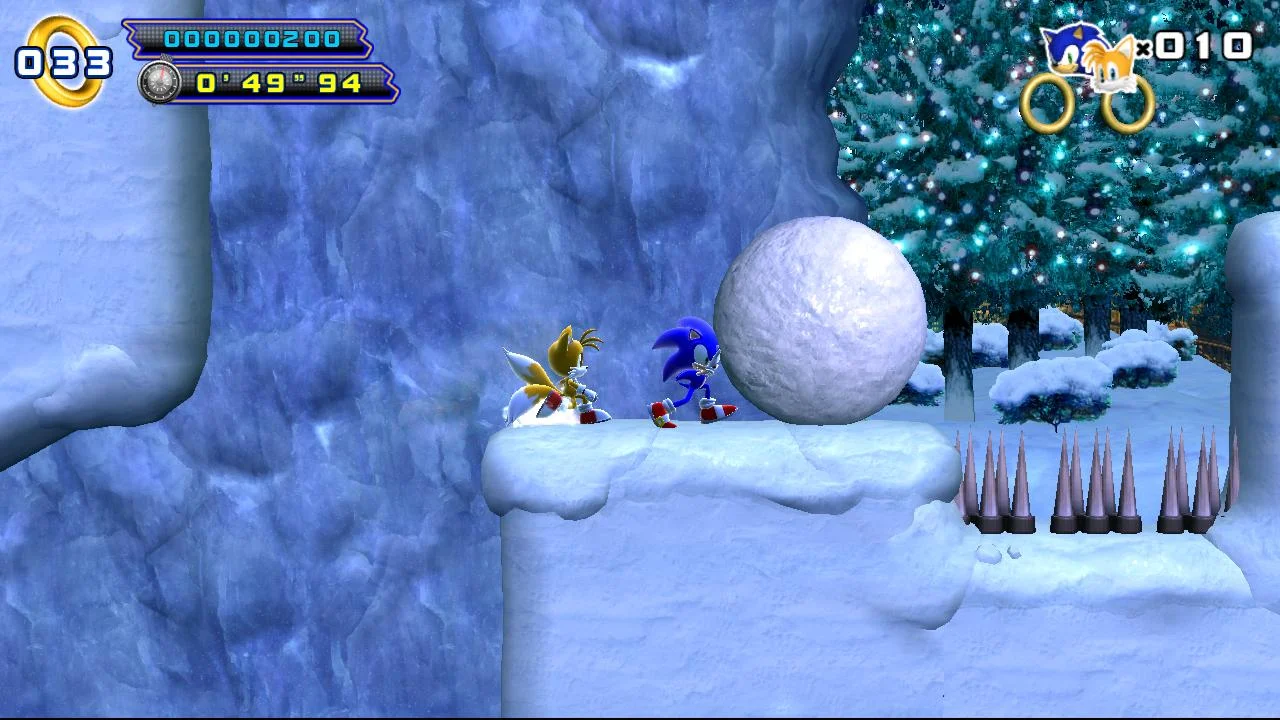This screenshot has height=720, width=1280.
Task: Select the compass face inside the stopwatch graphic
Action: point(160,84)
